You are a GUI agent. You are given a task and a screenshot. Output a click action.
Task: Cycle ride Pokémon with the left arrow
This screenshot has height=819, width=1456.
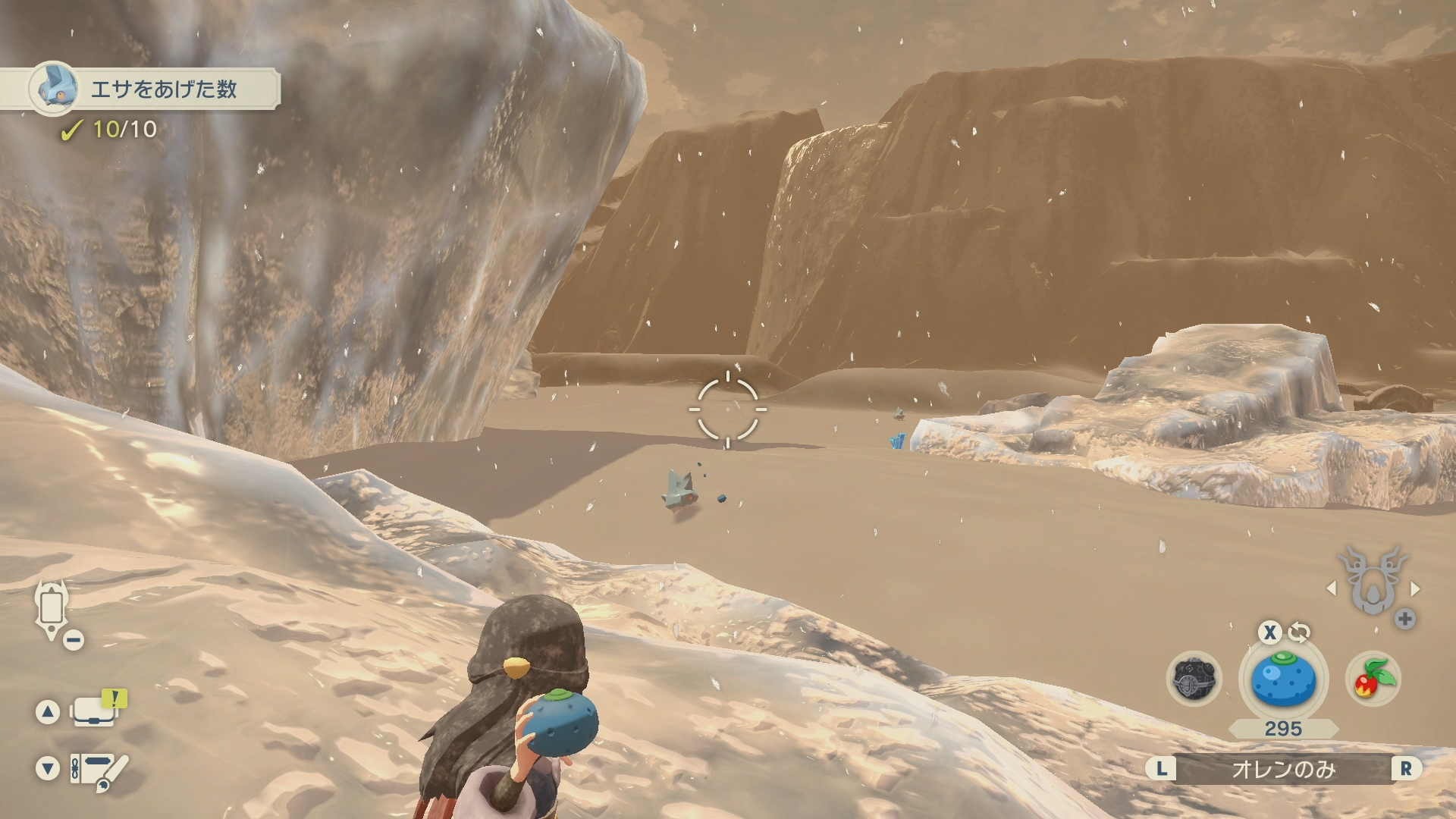[1331, 588]
